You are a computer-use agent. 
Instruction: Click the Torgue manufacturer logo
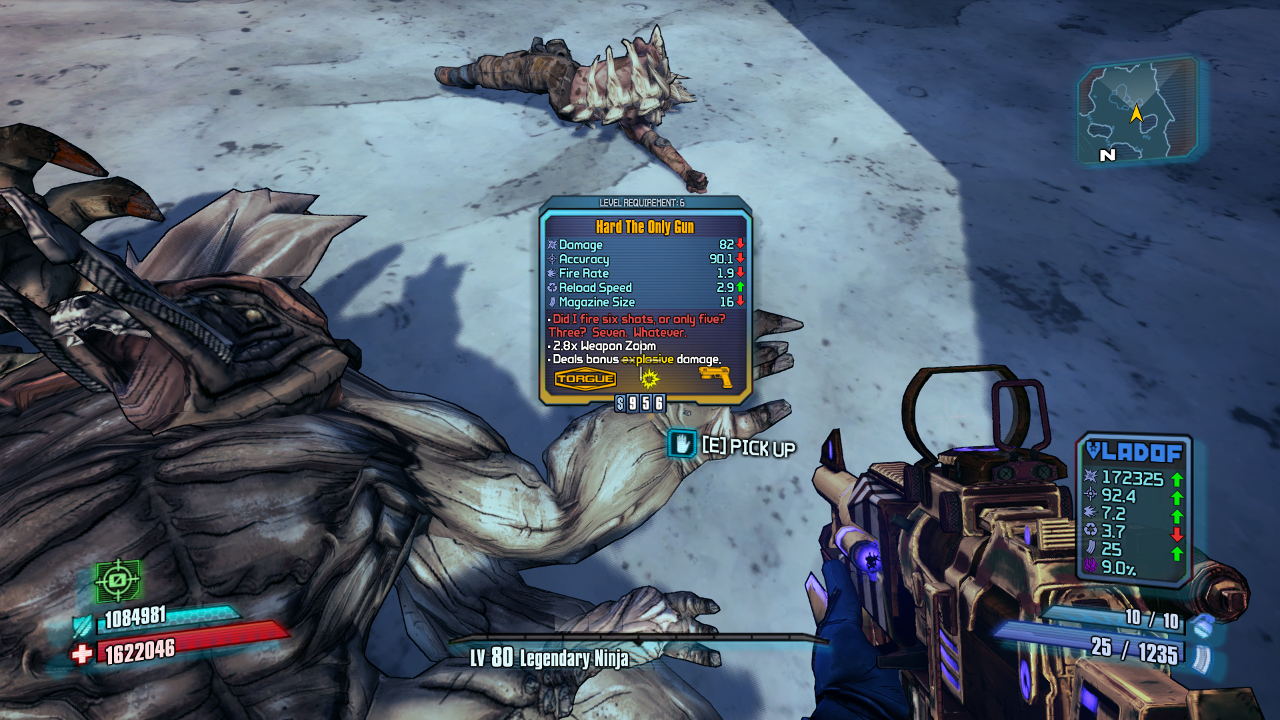click(x=585, y=379)
